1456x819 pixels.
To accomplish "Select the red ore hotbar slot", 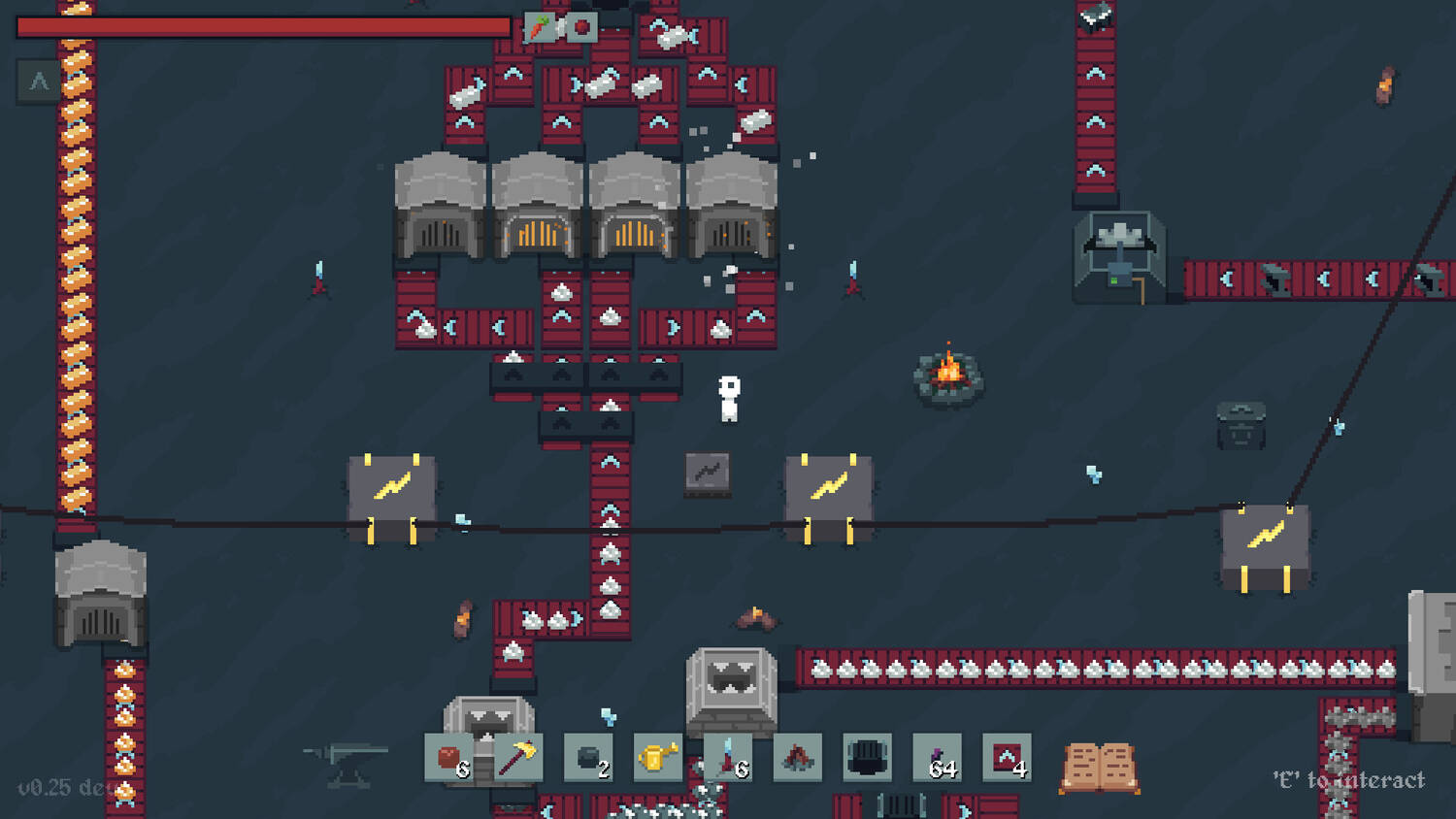I will [x=449, y=758].
